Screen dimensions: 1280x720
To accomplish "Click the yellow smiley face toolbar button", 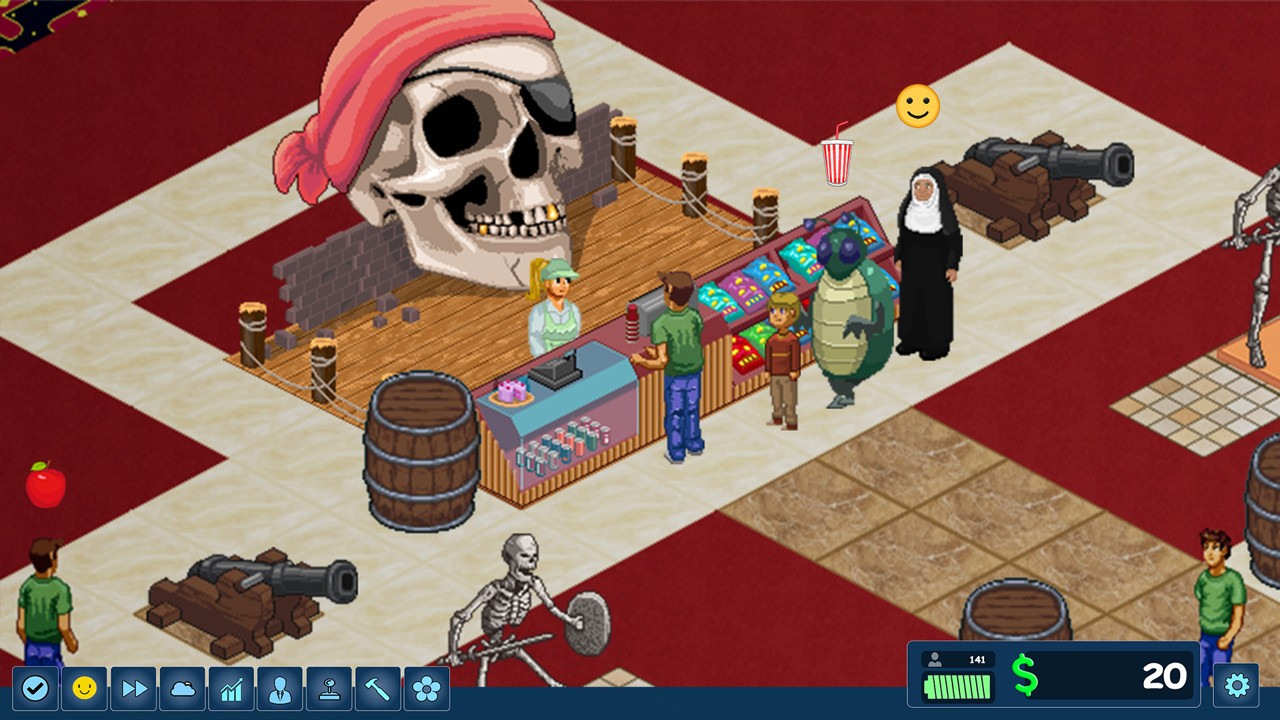I will (84, 689).
